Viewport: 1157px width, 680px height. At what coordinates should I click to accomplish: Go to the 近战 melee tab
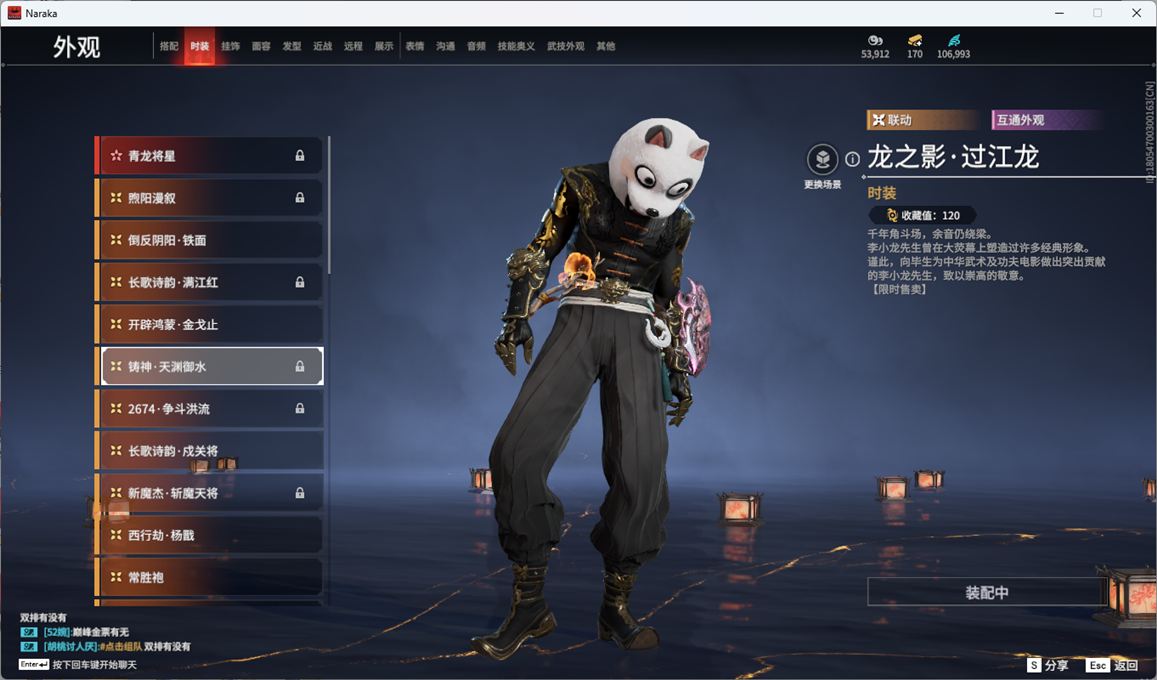pyautogui.click(x=322, y=46)
